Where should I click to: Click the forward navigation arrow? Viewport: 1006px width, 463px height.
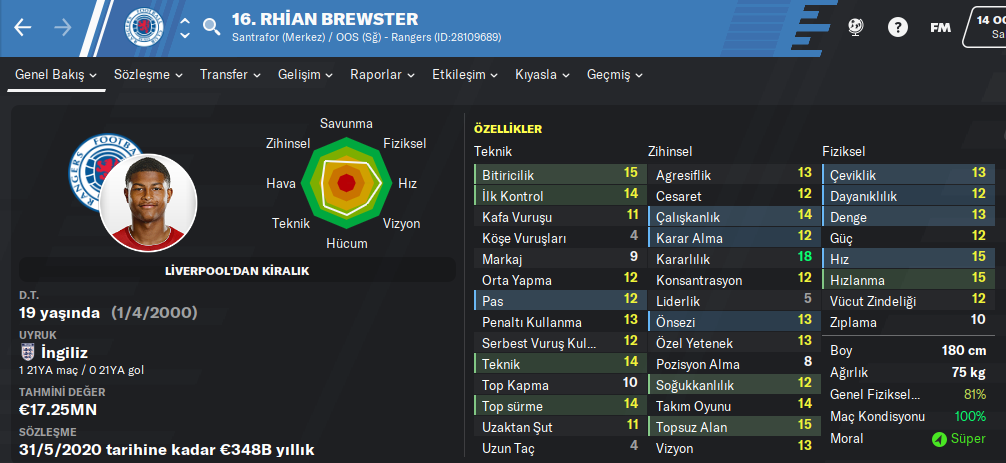click(x=63, y=28)
